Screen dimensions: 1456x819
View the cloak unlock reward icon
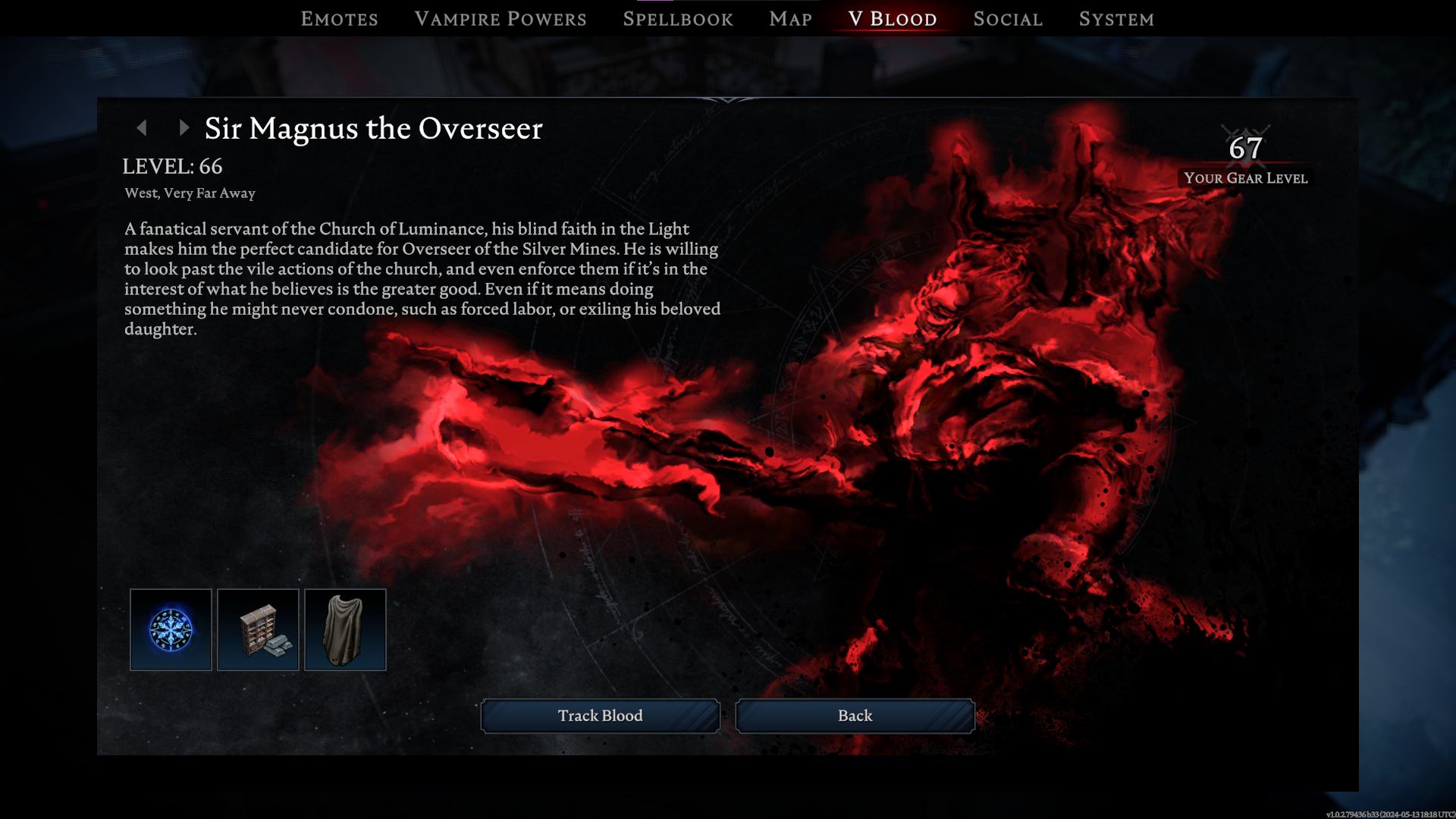pyautogui.click(x=345, y=629)
